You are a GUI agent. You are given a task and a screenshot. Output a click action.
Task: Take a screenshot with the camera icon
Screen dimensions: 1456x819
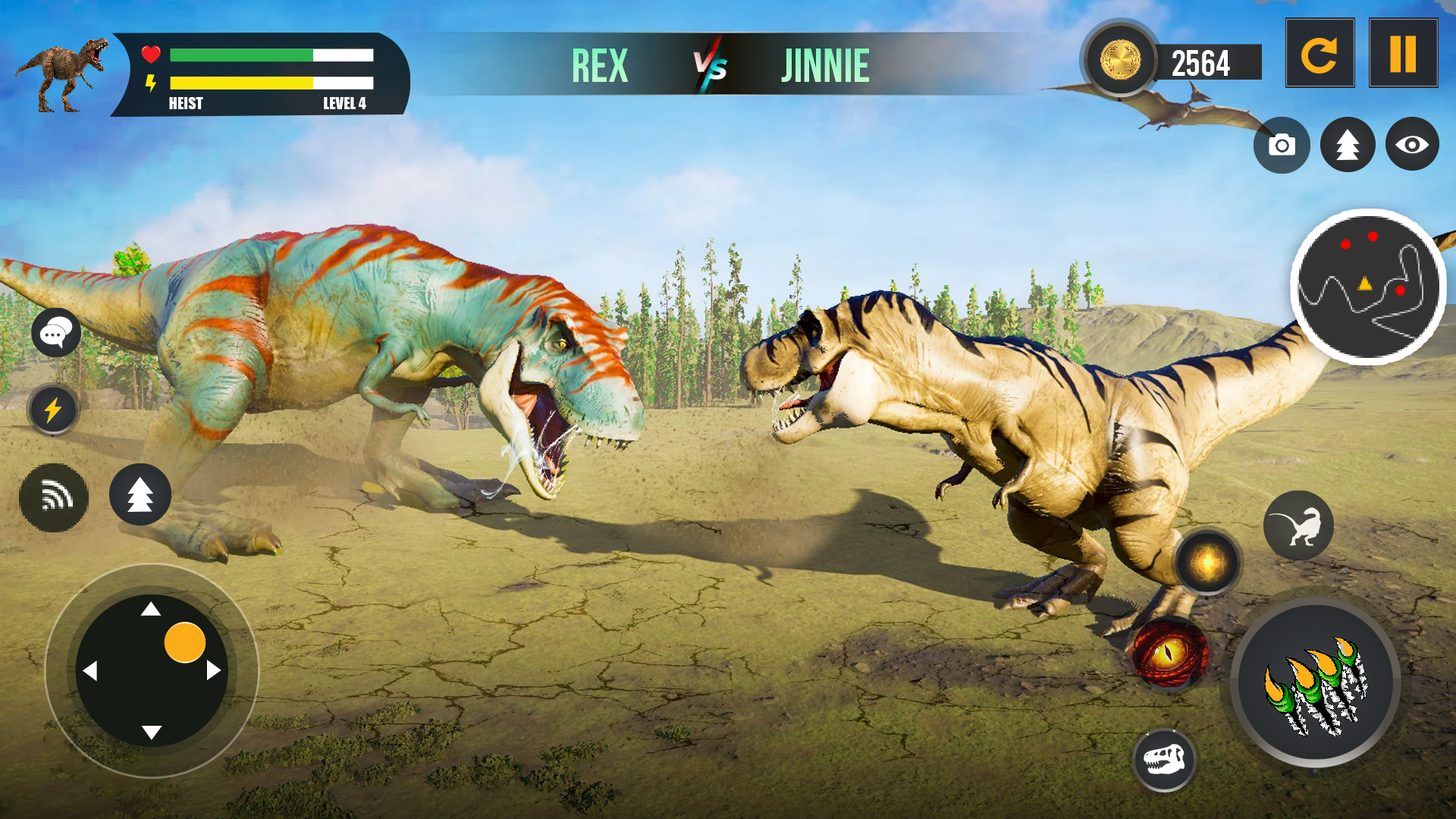click(x=1282, y=145)
